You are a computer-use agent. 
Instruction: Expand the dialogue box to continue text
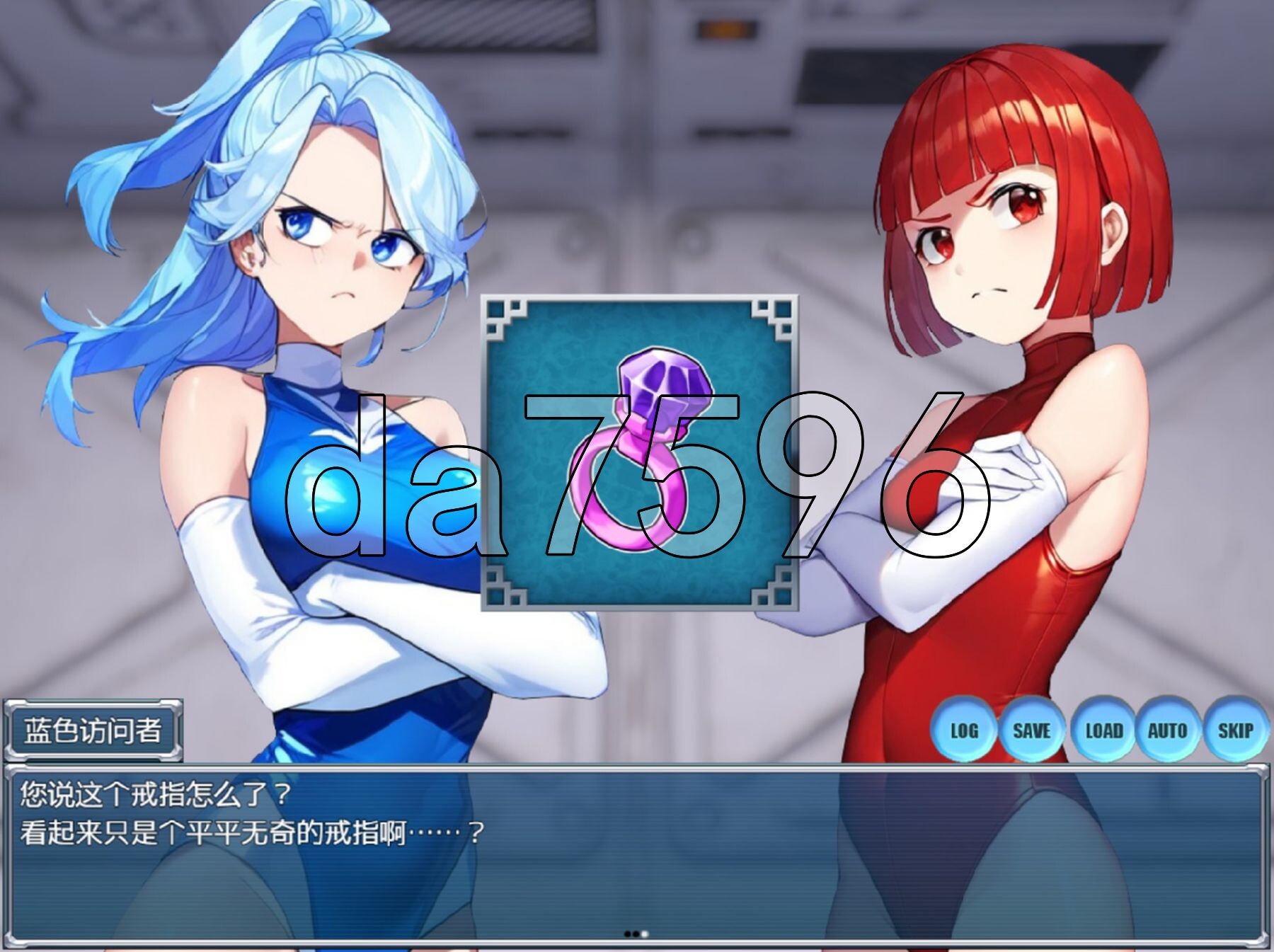tap(637, 849)
